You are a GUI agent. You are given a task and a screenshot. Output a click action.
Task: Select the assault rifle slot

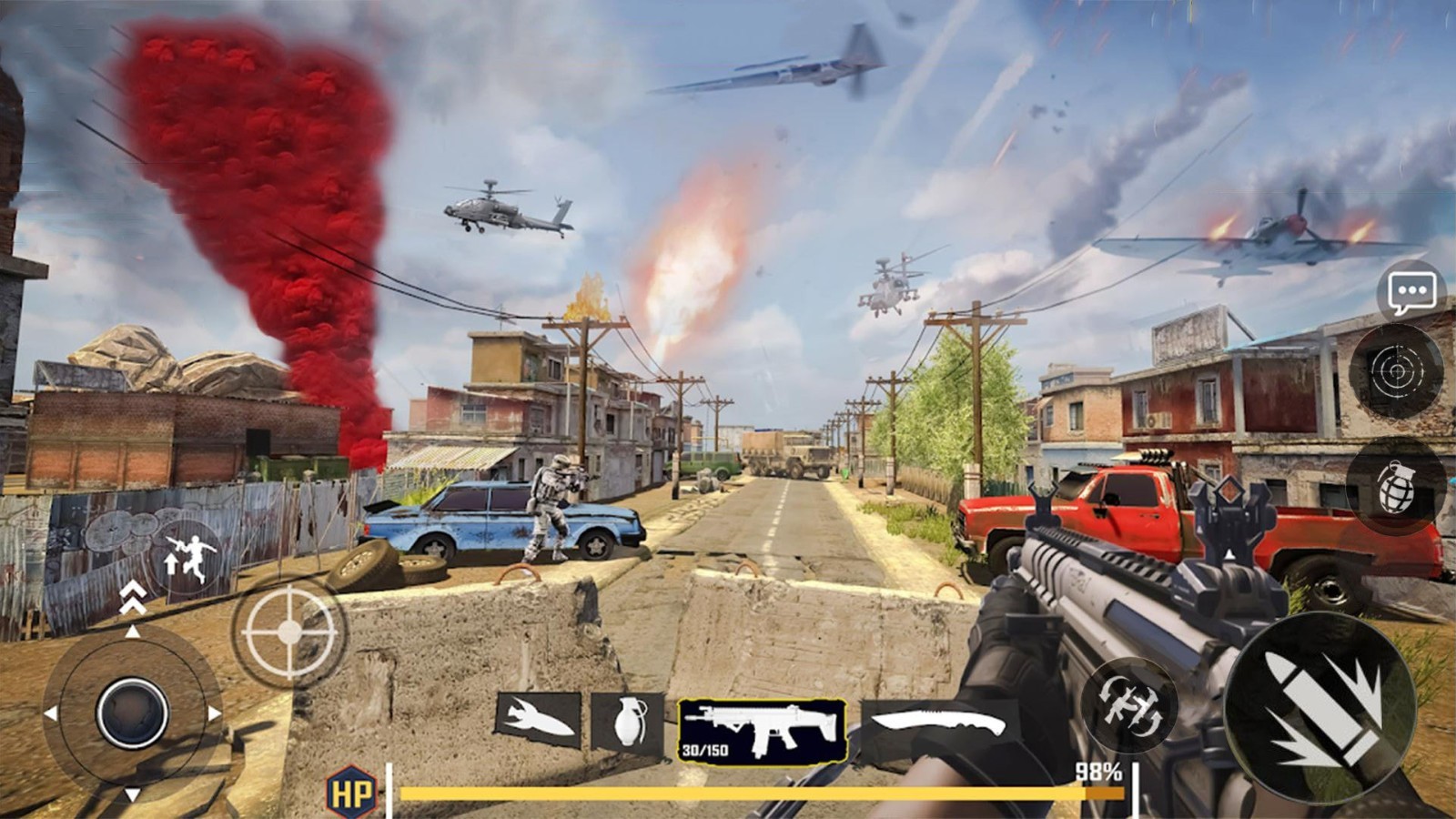tap(763, 731)
